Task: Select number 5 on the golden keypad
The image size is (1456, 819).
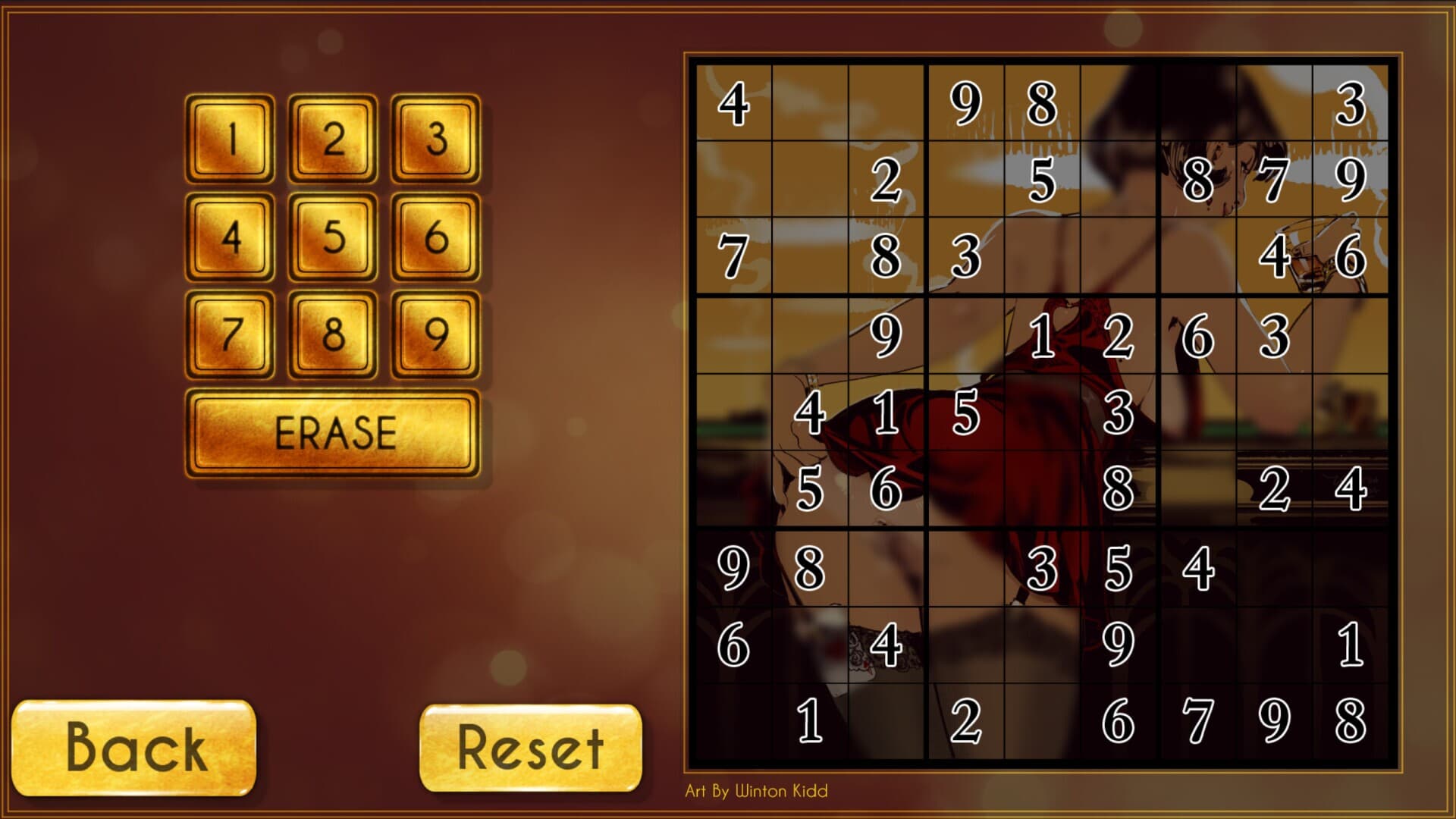Action: (334, 235)
